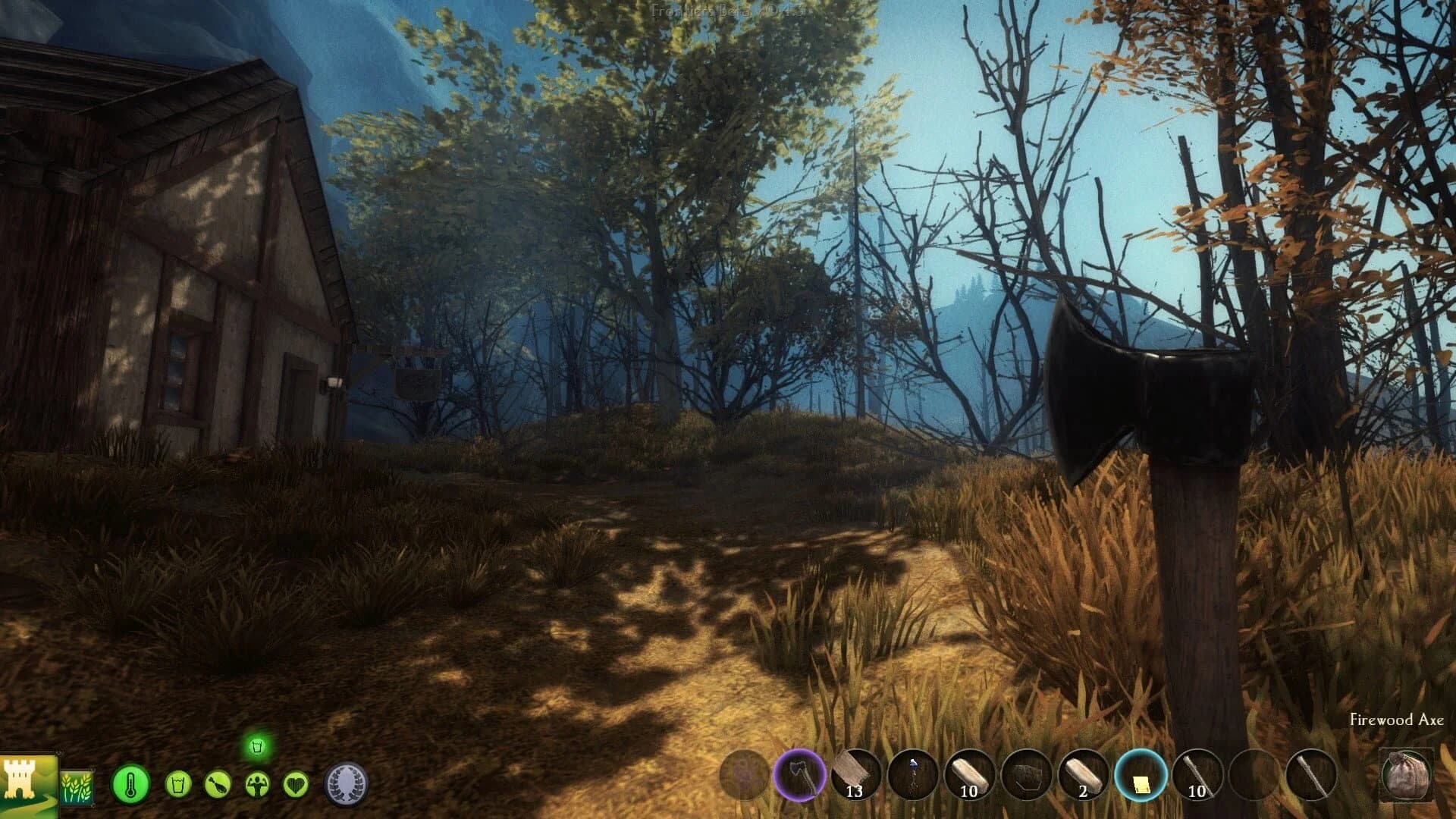This screenshot has width=1456, height=819.
Task: Select the firewood stack slot showing 13
Action: 855,773
